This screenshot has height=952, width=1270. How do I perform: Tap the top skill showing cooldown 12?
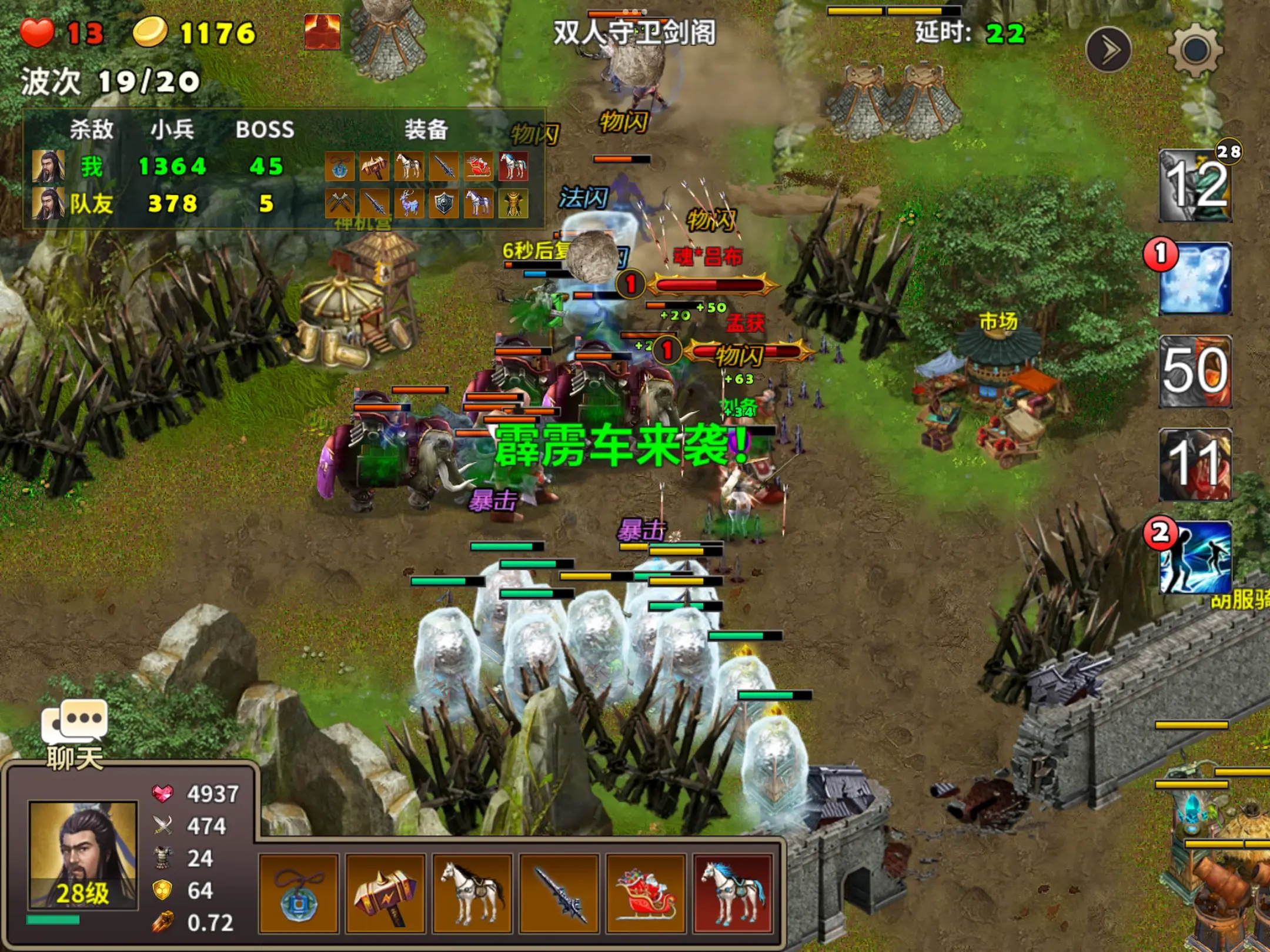coord(1195,186)
